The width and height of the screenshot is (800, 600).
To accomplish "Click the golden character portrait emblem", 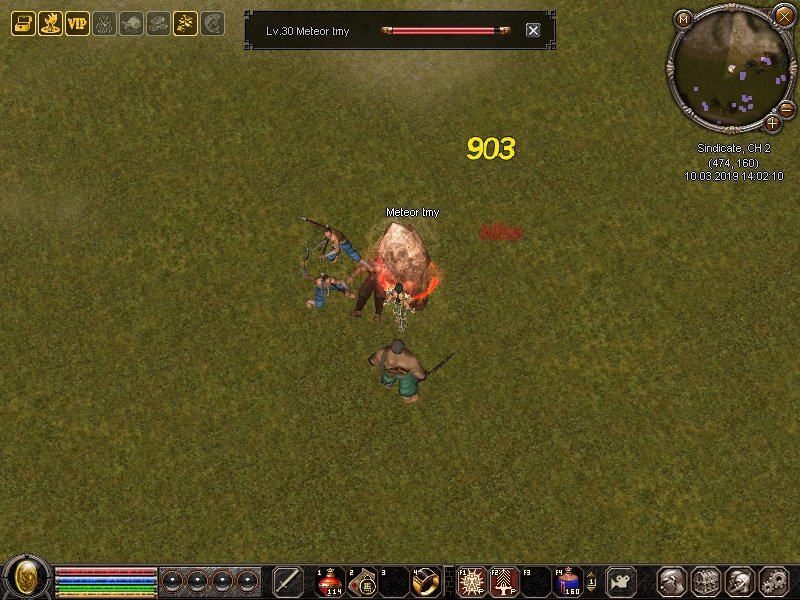I will [26, 578].
